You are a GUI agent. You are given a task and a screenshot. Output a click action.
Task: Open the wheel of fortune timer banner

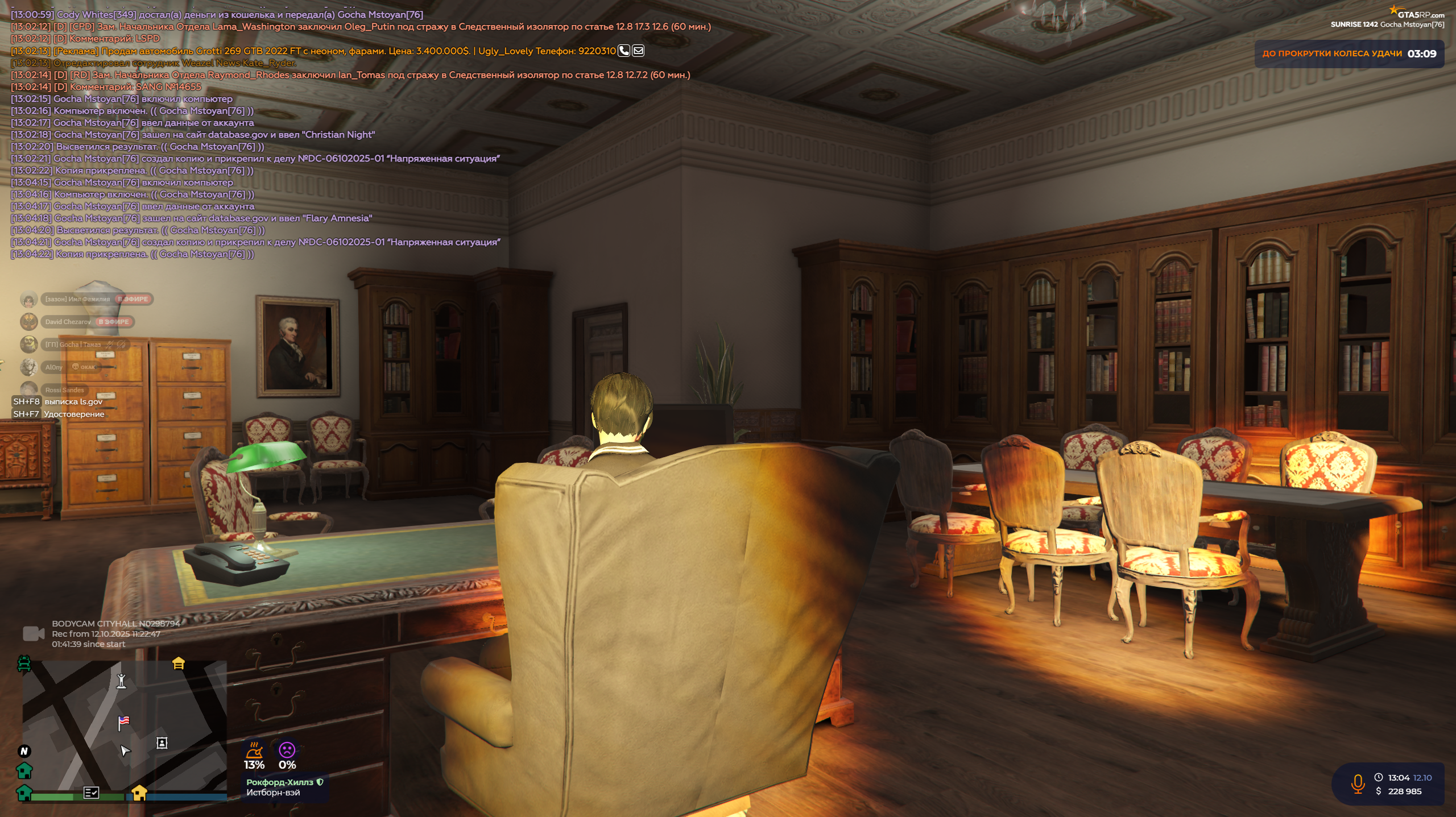click(1349, 54)
